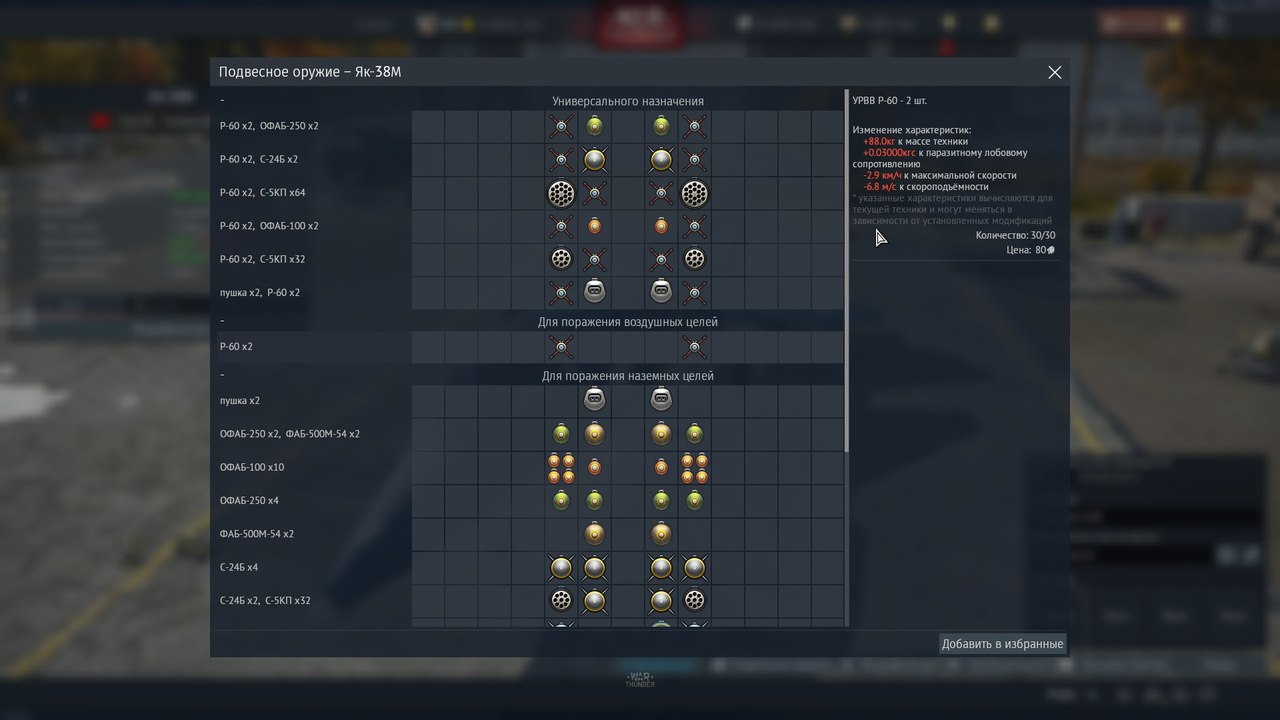The image size is (1280, 720).
Task: Choose the 'пушка x2' gun pod loadout
Action: tap(240, 401)
